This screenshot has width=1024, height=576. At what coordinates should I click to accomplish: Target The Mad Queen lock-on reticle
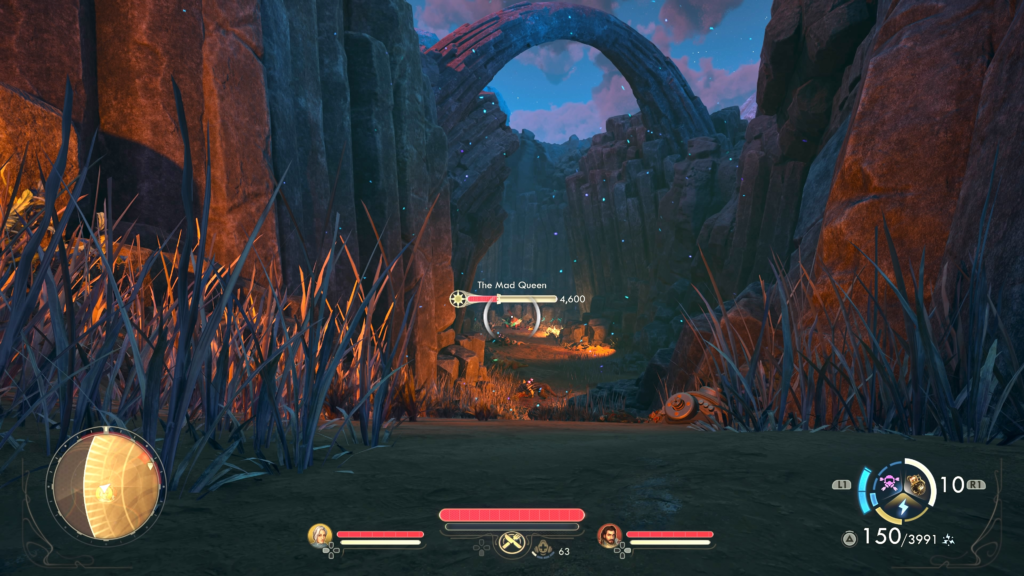(511, 319)
